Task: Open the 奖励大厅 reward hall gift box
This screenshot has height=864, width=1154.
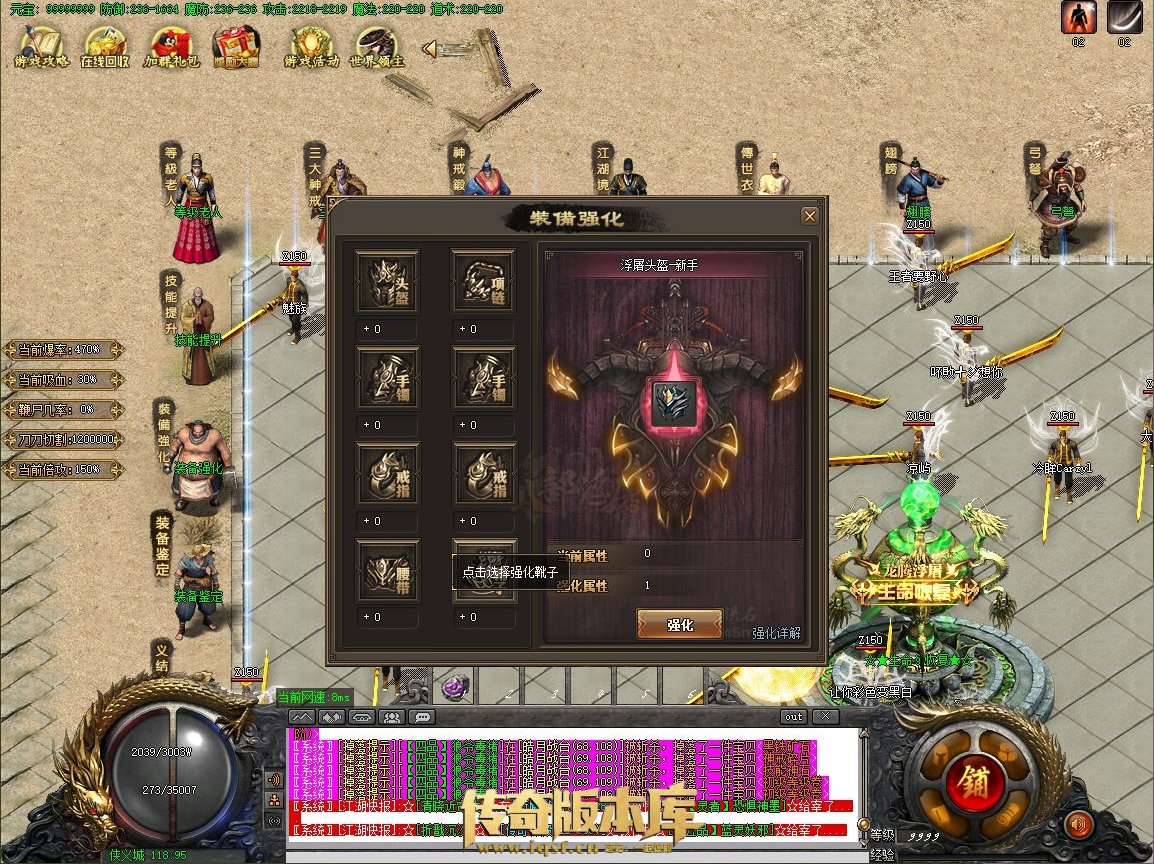Action: tap(236, 46)
